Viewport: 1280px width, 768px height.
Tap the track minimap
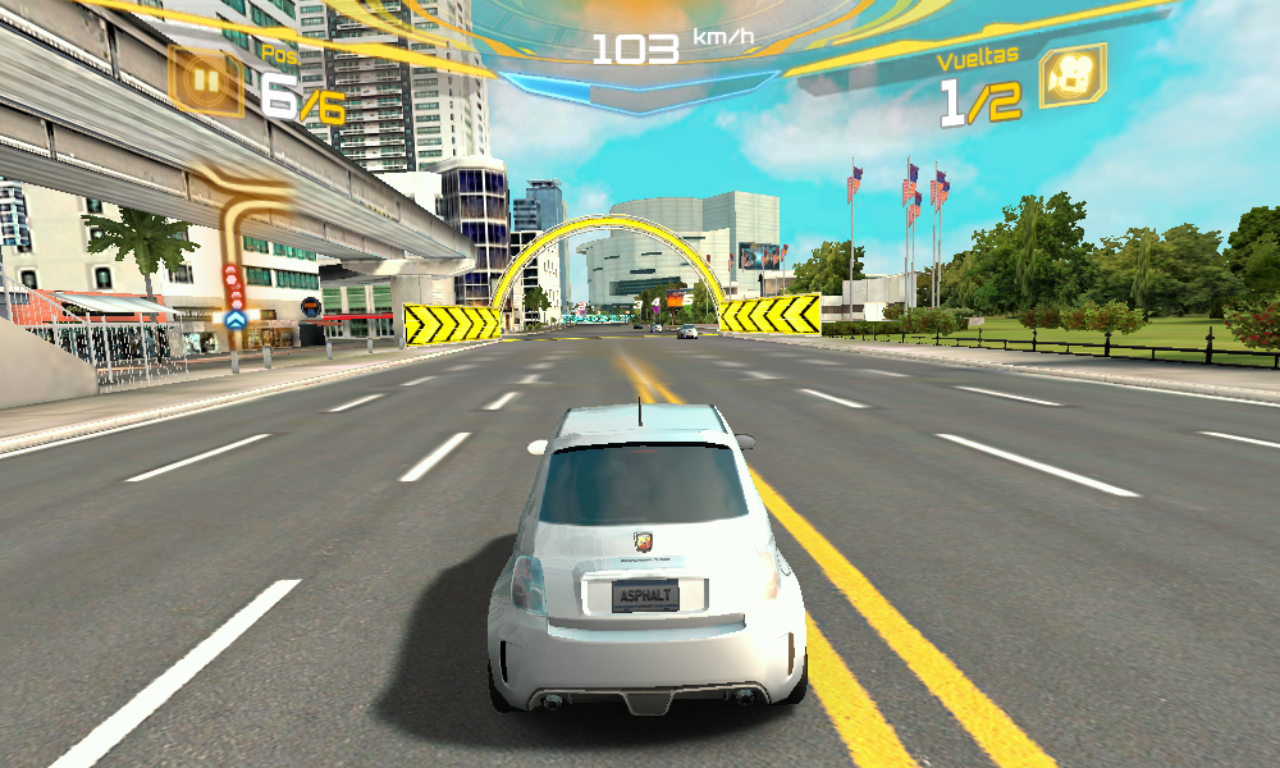[239, 250]
